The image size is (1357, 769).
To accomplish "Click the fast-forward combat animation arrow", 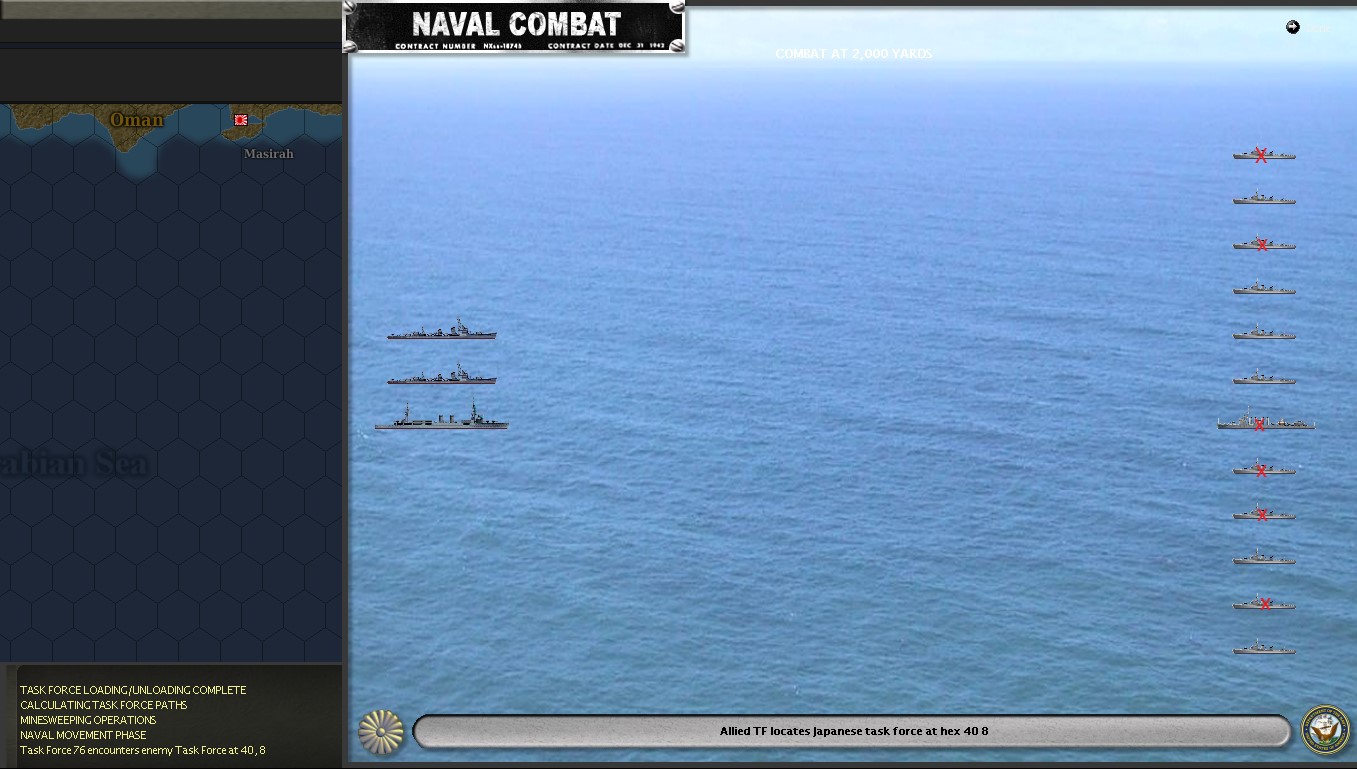I will click(1292, 27).
